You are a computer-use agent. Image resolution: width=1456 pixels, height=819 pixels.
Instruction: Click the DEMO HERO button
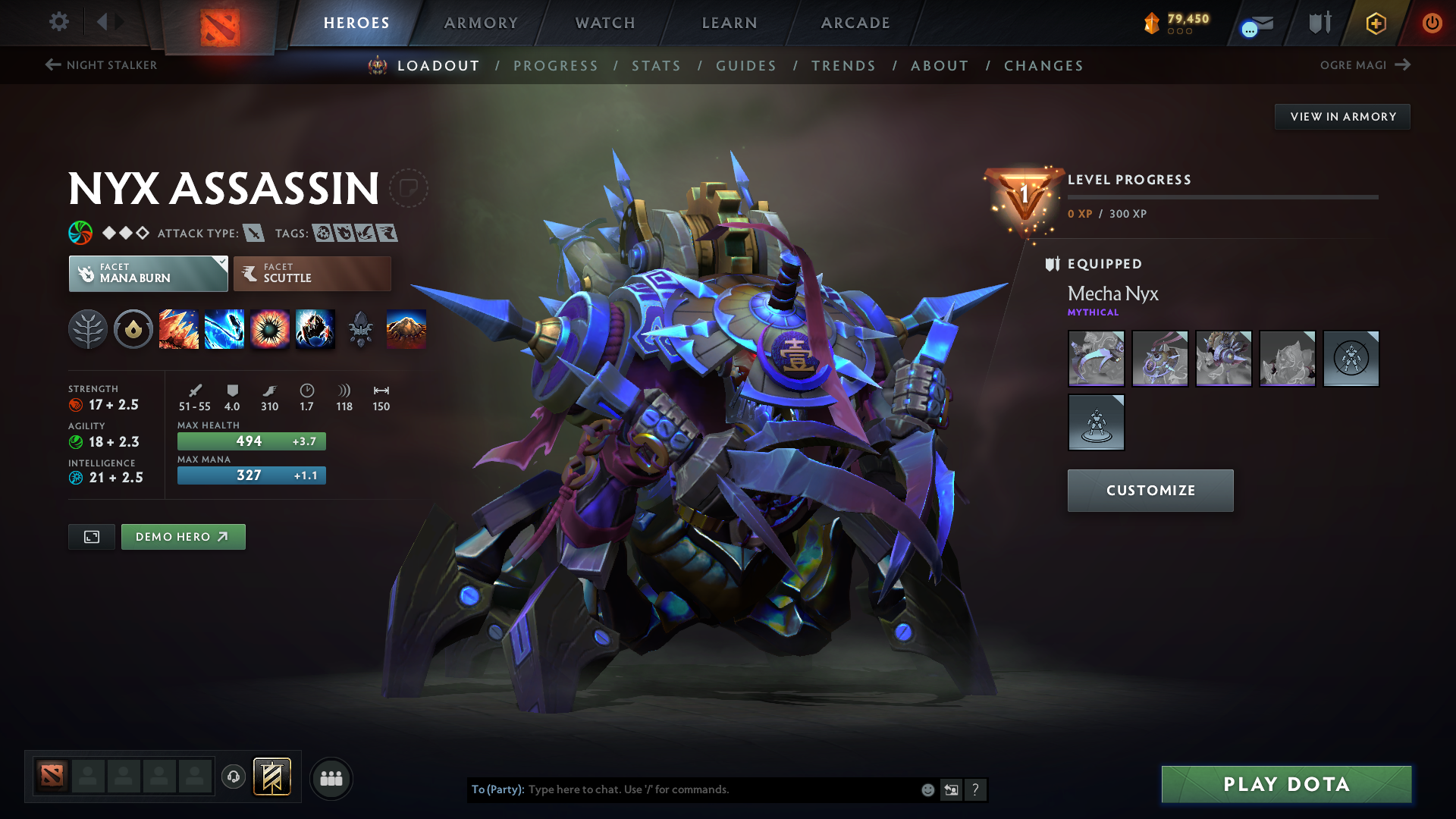(183, 536)
